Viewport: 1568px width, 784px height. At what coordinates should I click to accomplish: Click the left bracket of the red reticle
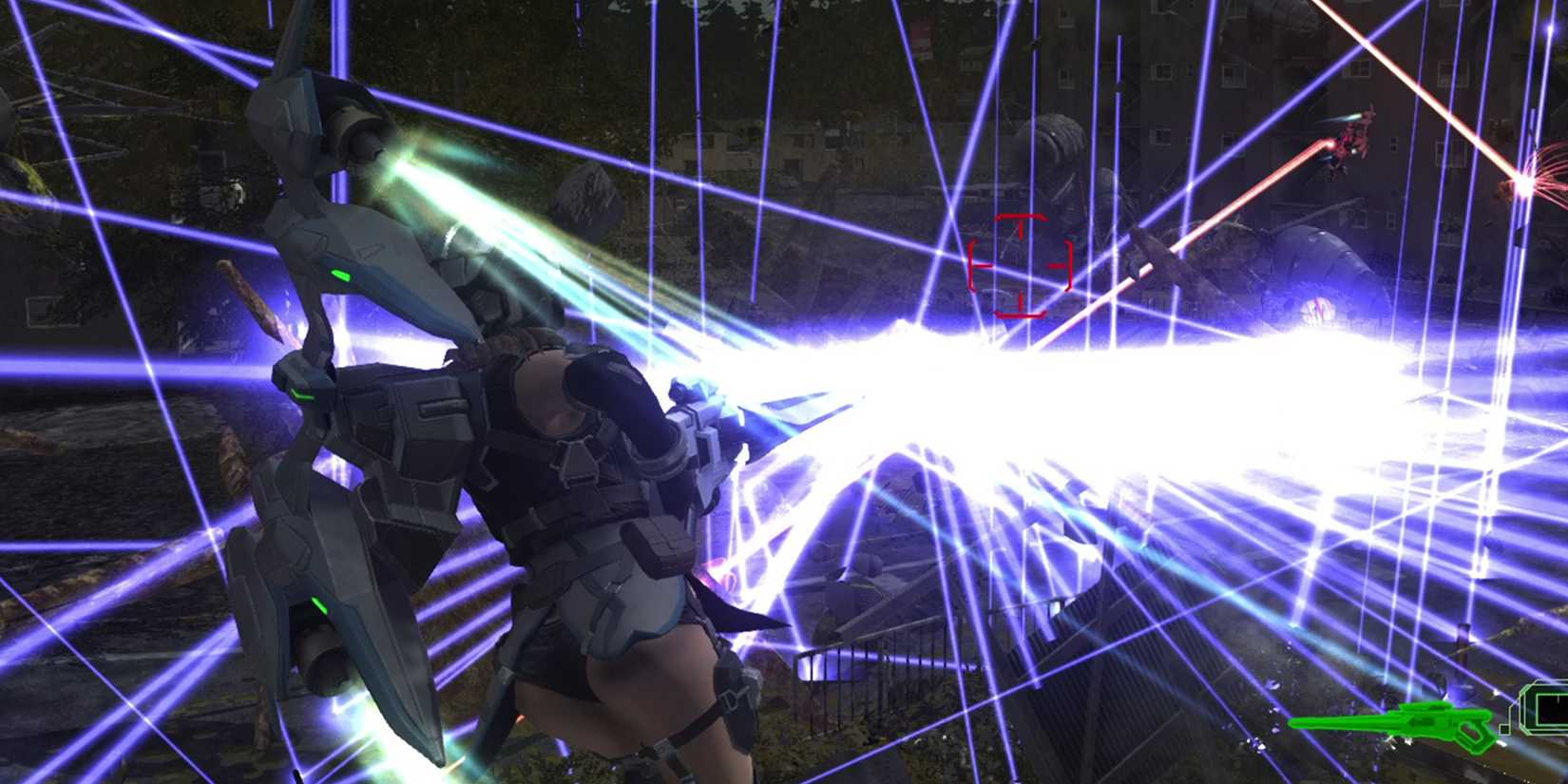973,266
